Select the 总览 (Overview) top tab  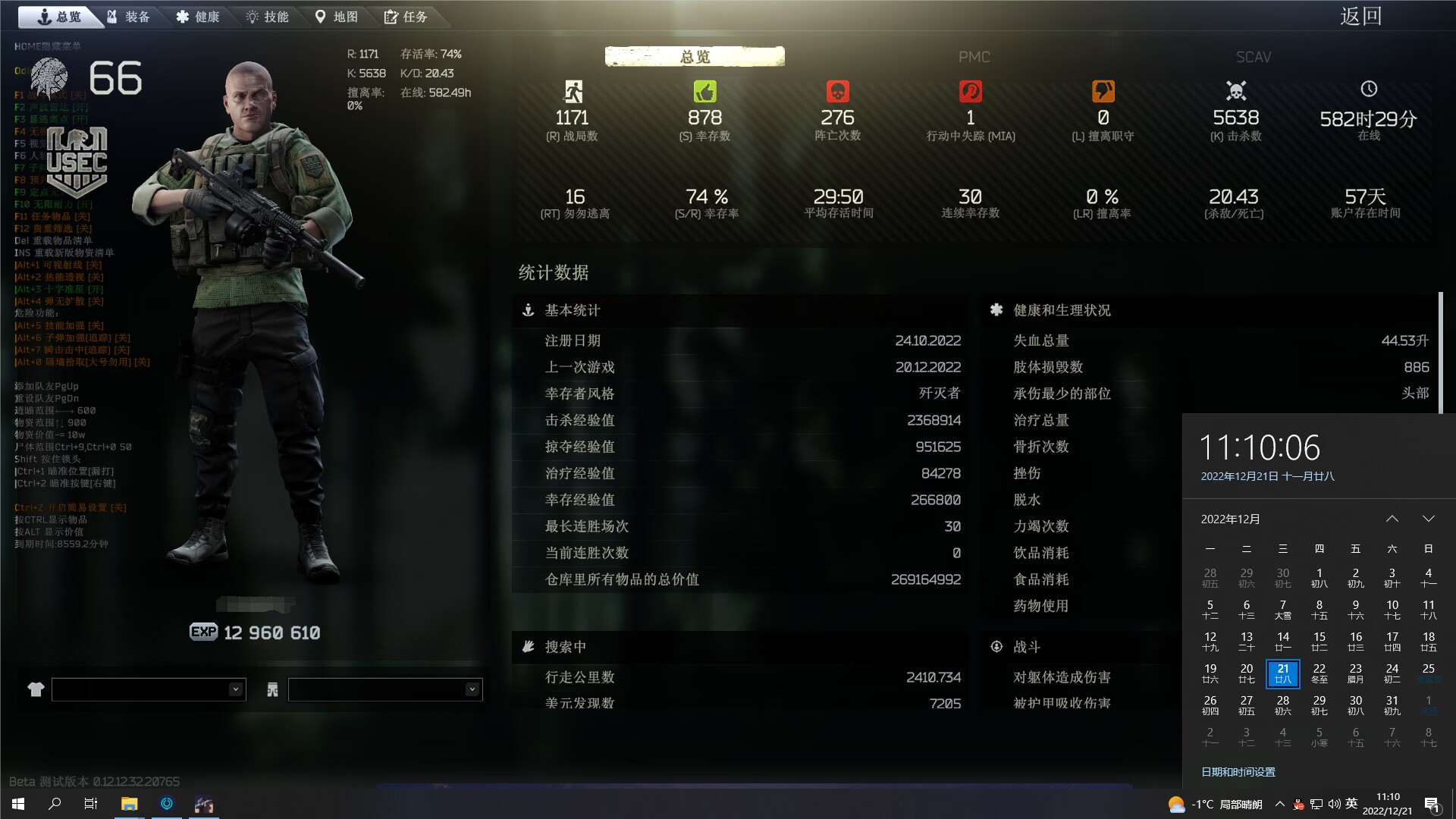[59, 17]
